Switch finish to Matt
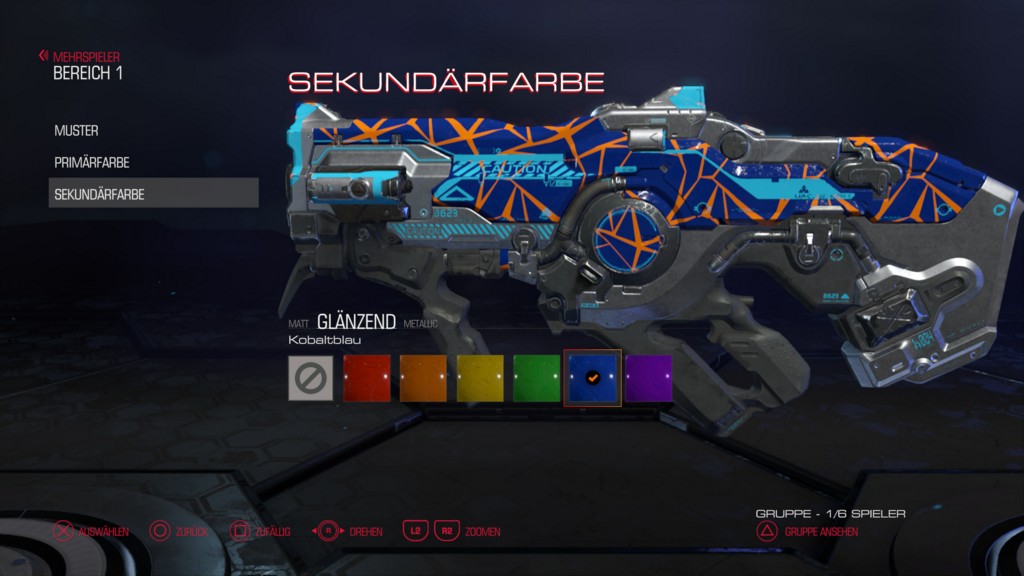Viewport: 1024px width, 576px height. tap(298, 324)
